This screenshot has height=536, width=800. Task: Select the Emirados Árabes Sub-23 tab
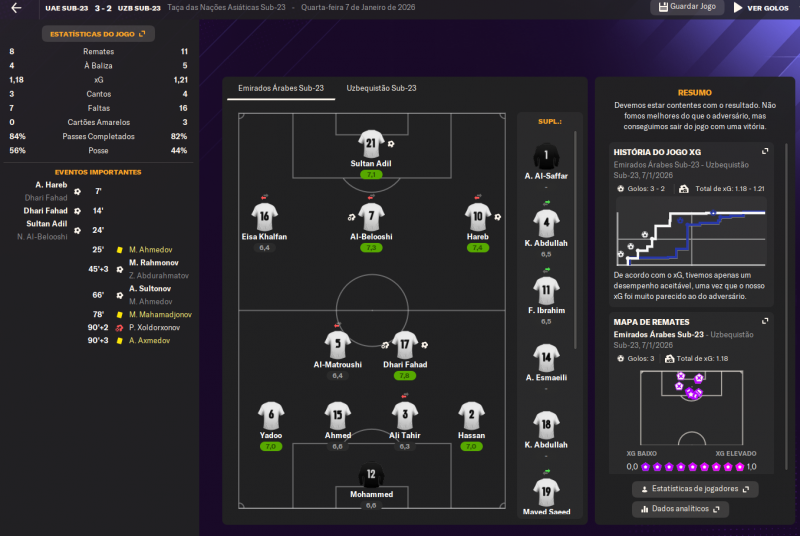pos(281,88)
